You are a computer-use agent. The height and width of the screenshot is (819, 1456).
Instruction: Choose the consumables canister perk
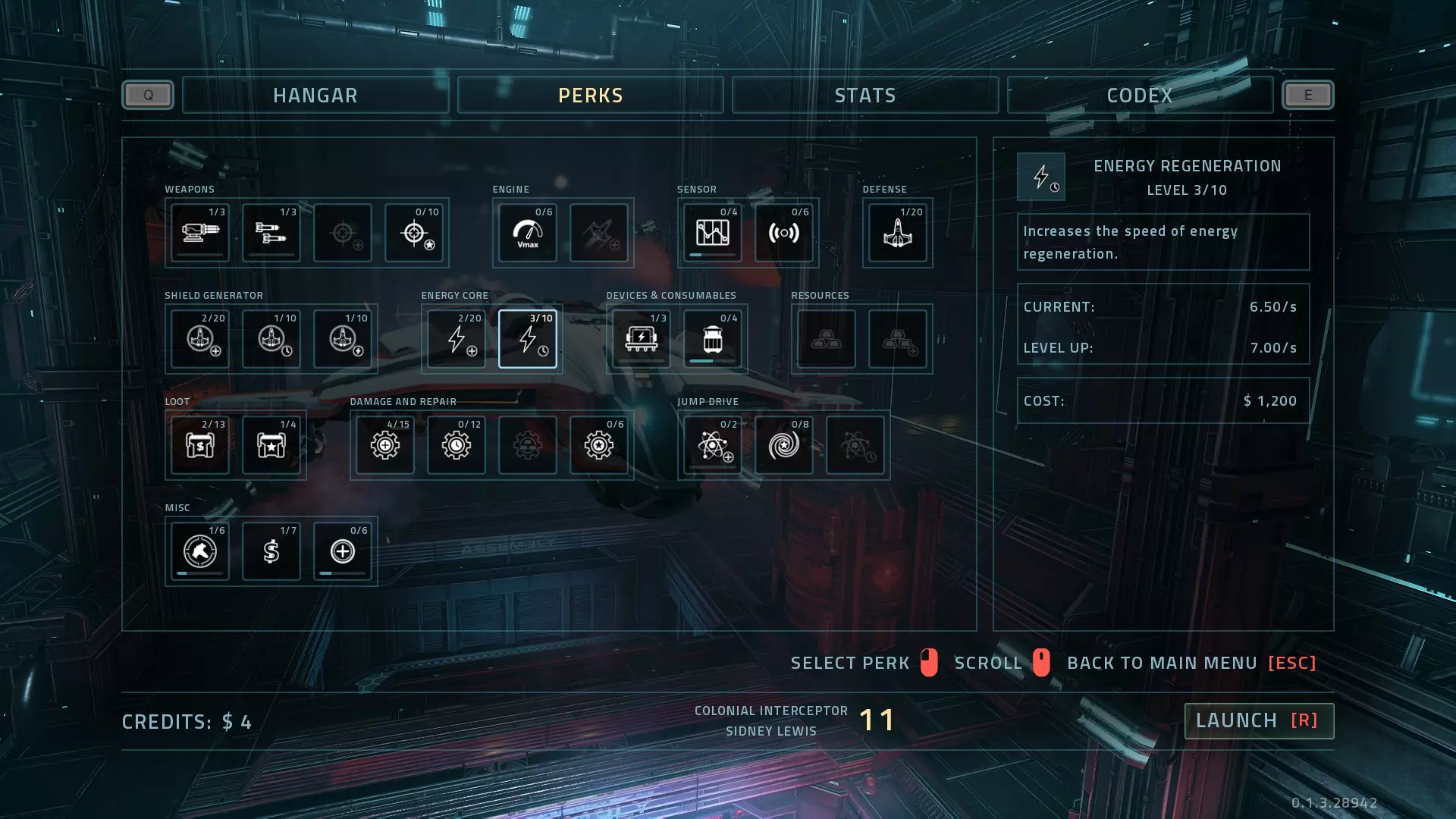point(713,339)
